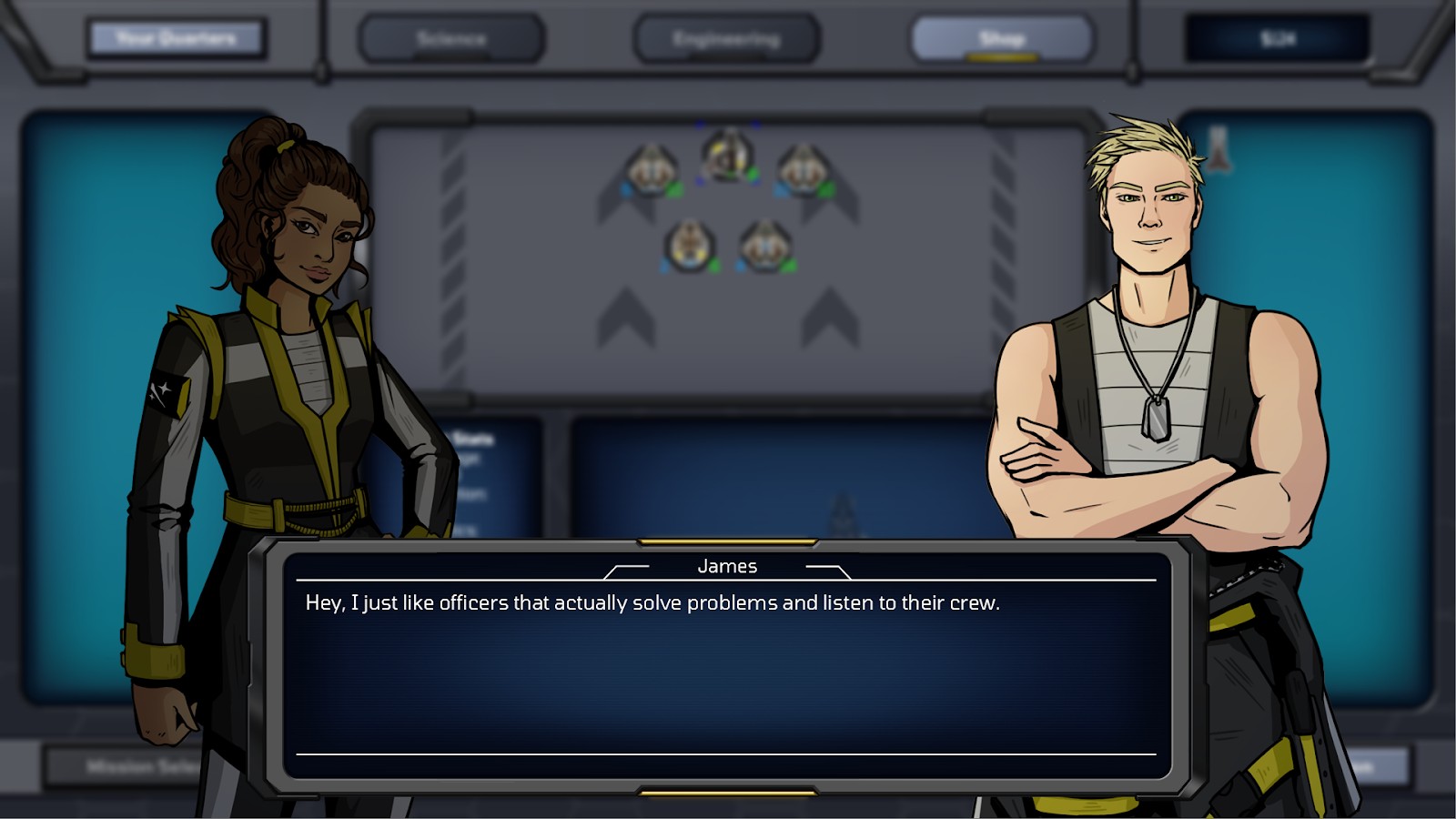Click the gold accent bar atop the dialogue box
Viewport: 1456px width, 819px height.
click(x=725, y=541)
